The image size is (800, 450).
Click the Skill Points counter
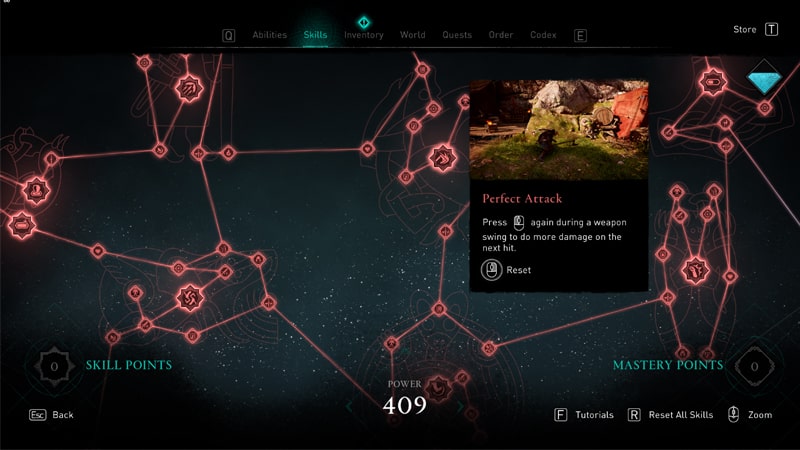coord(54,366)
